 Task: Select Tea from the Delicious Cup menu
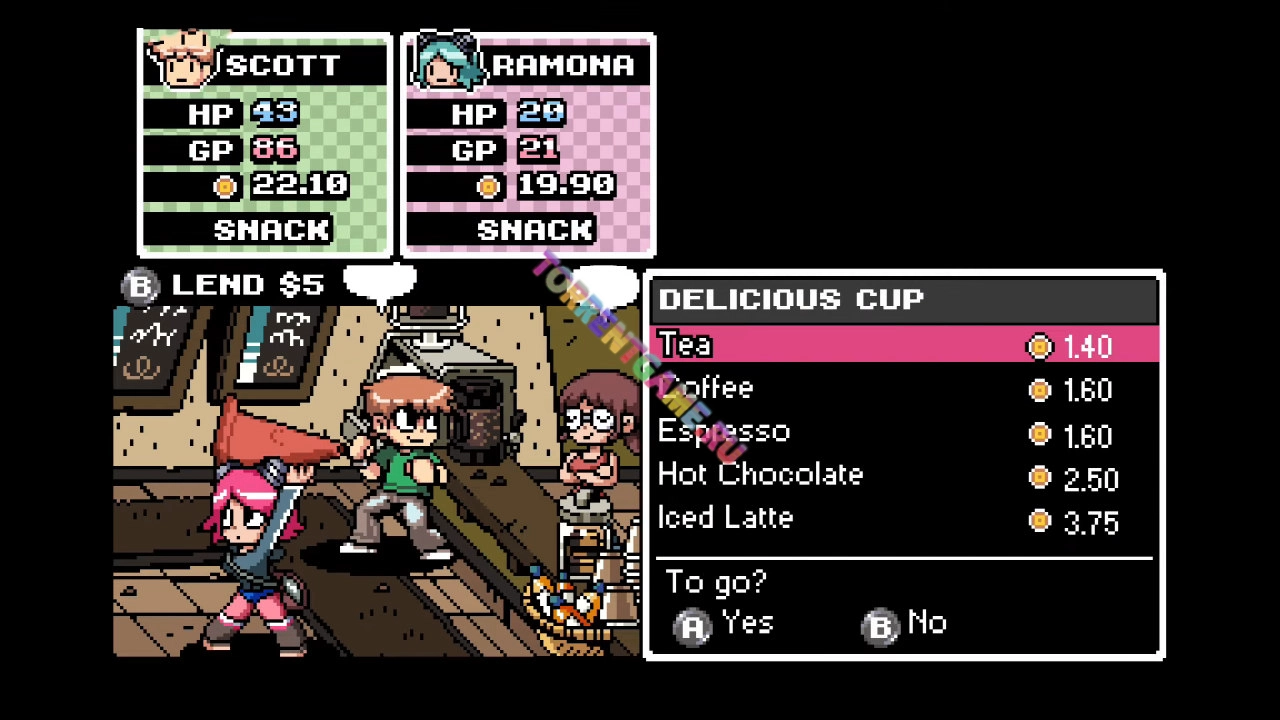[686, 346]
